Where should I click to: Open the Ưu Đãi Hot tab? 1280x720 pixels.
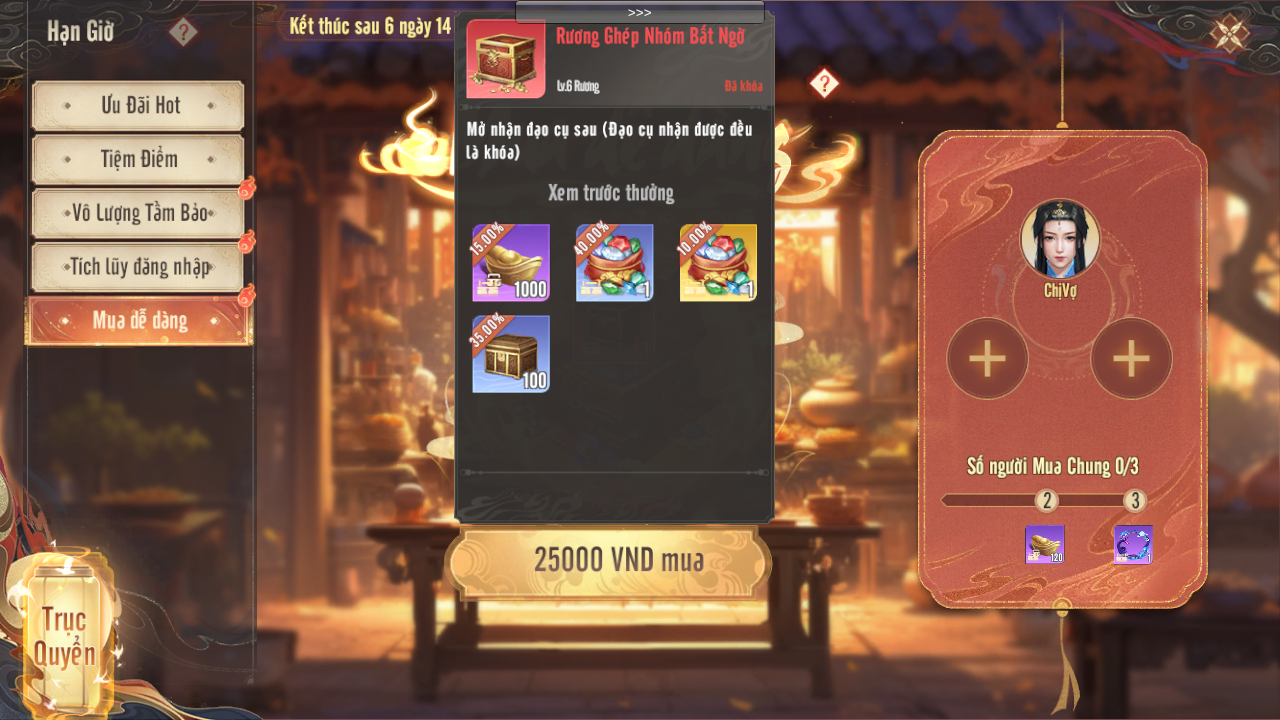point(138,106)
